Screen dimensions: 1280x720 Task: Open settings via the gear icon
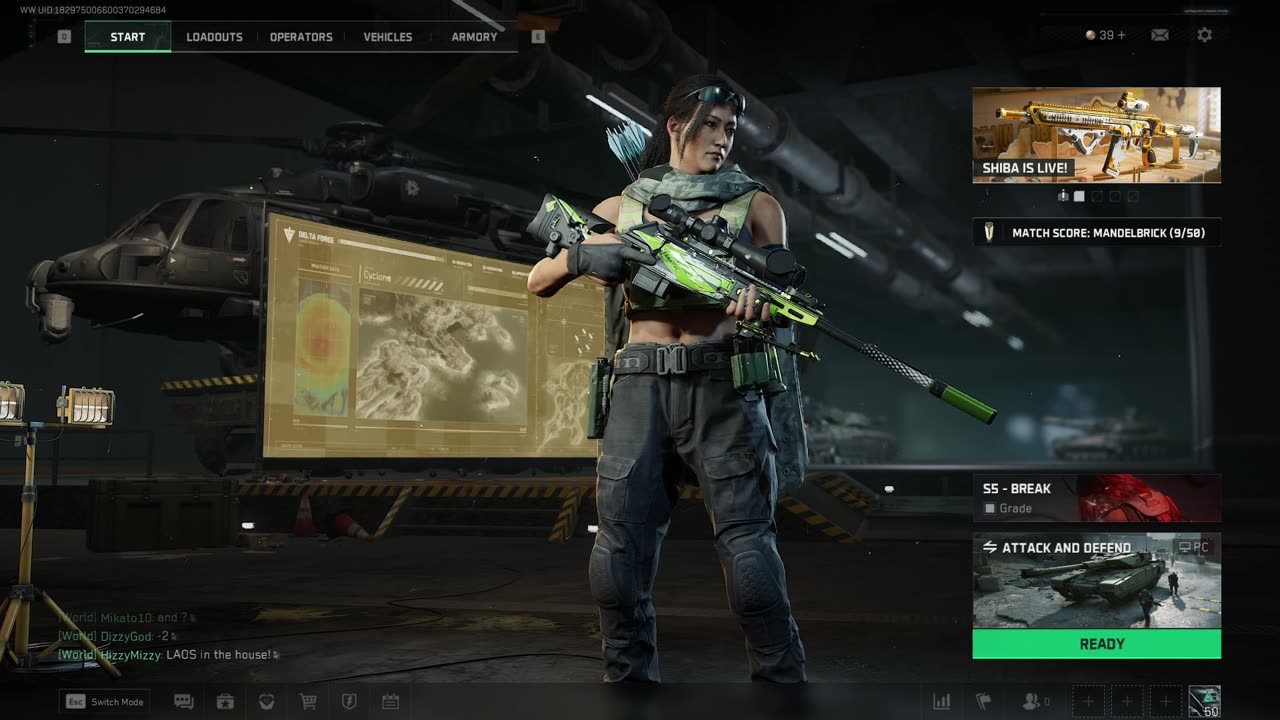coord(1205,35)
